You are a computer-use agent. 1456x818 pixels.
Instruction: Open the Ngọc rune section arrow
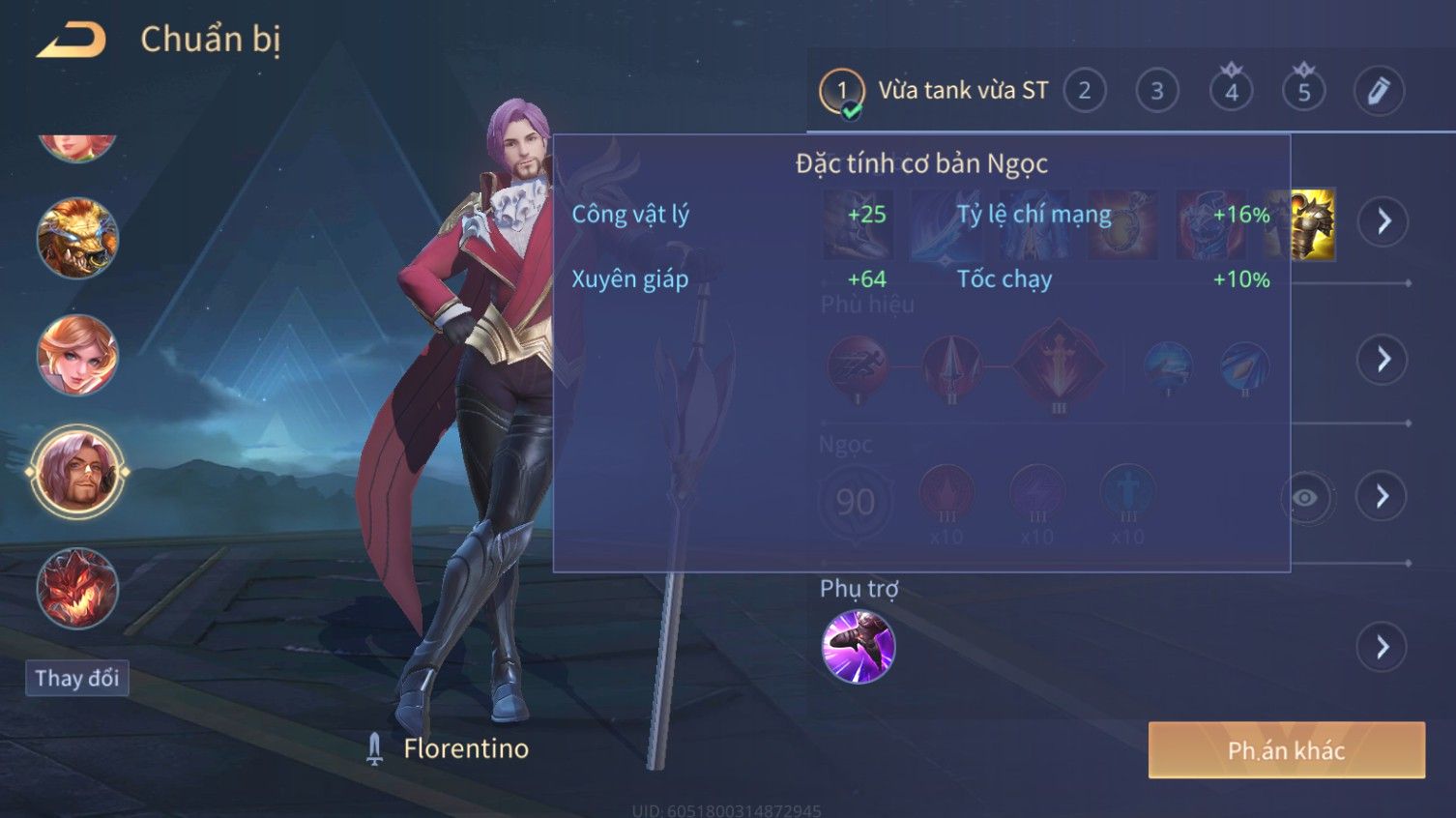point(1383,497)
